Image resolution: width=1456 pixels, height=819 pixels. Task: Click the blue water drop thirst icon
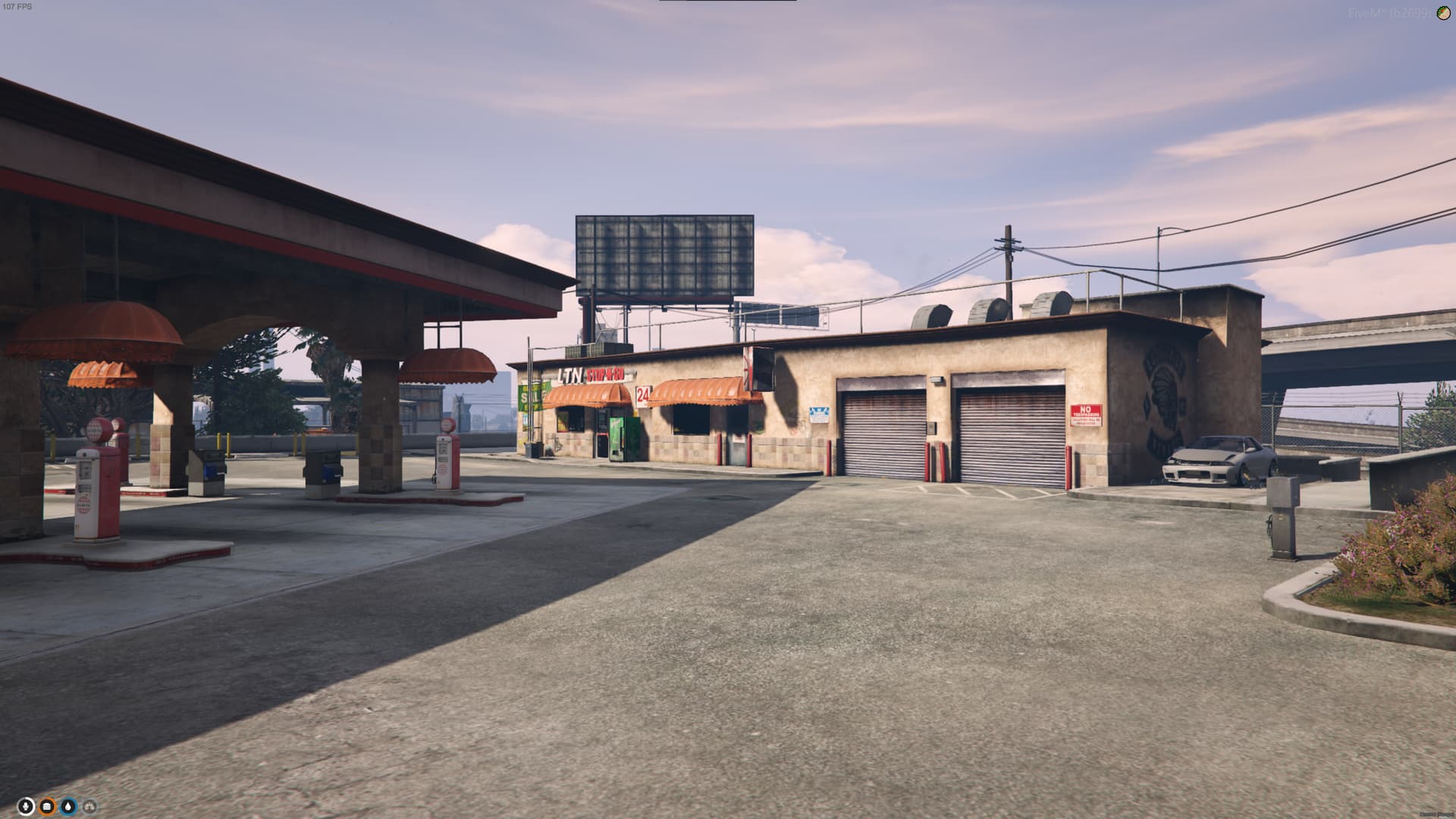pyautogui.click(x=68, y=806)
